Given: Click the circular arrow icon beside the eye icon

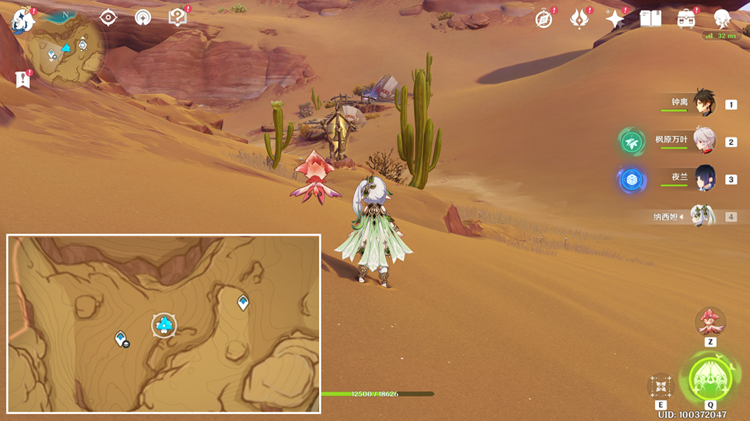Looking at the screenshot, I should pyautogui.click(x=143, y=17).
